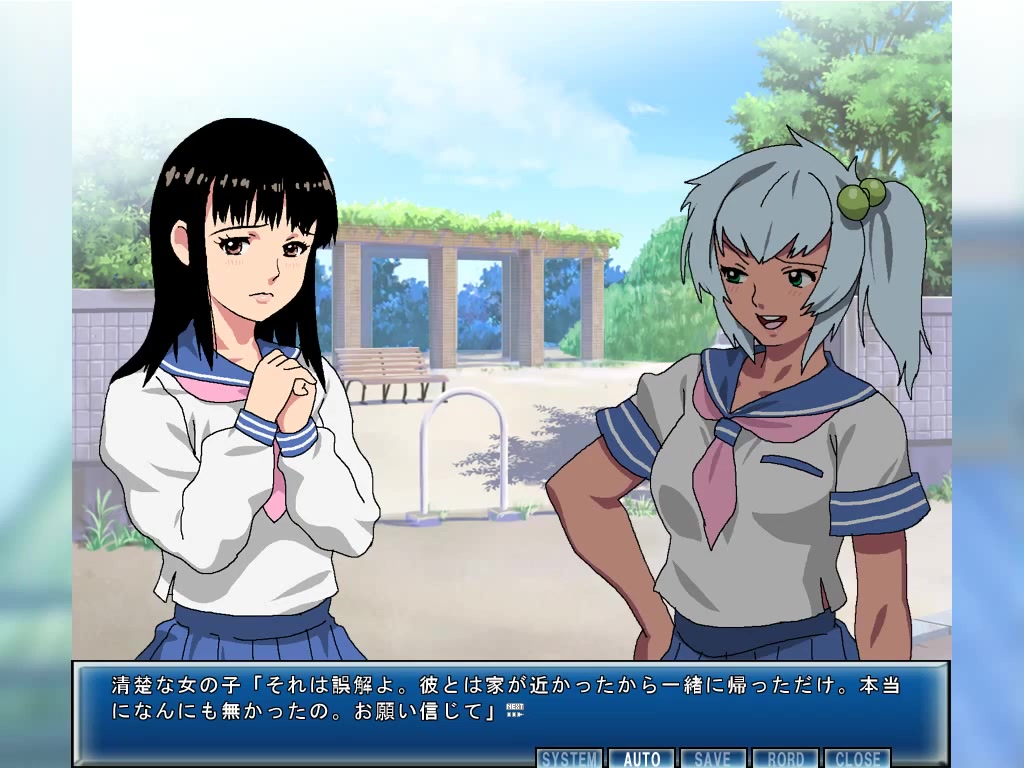Hide the dialogue box with CLOSE
Screen dimensions: 1024x768
coord(857,758)
